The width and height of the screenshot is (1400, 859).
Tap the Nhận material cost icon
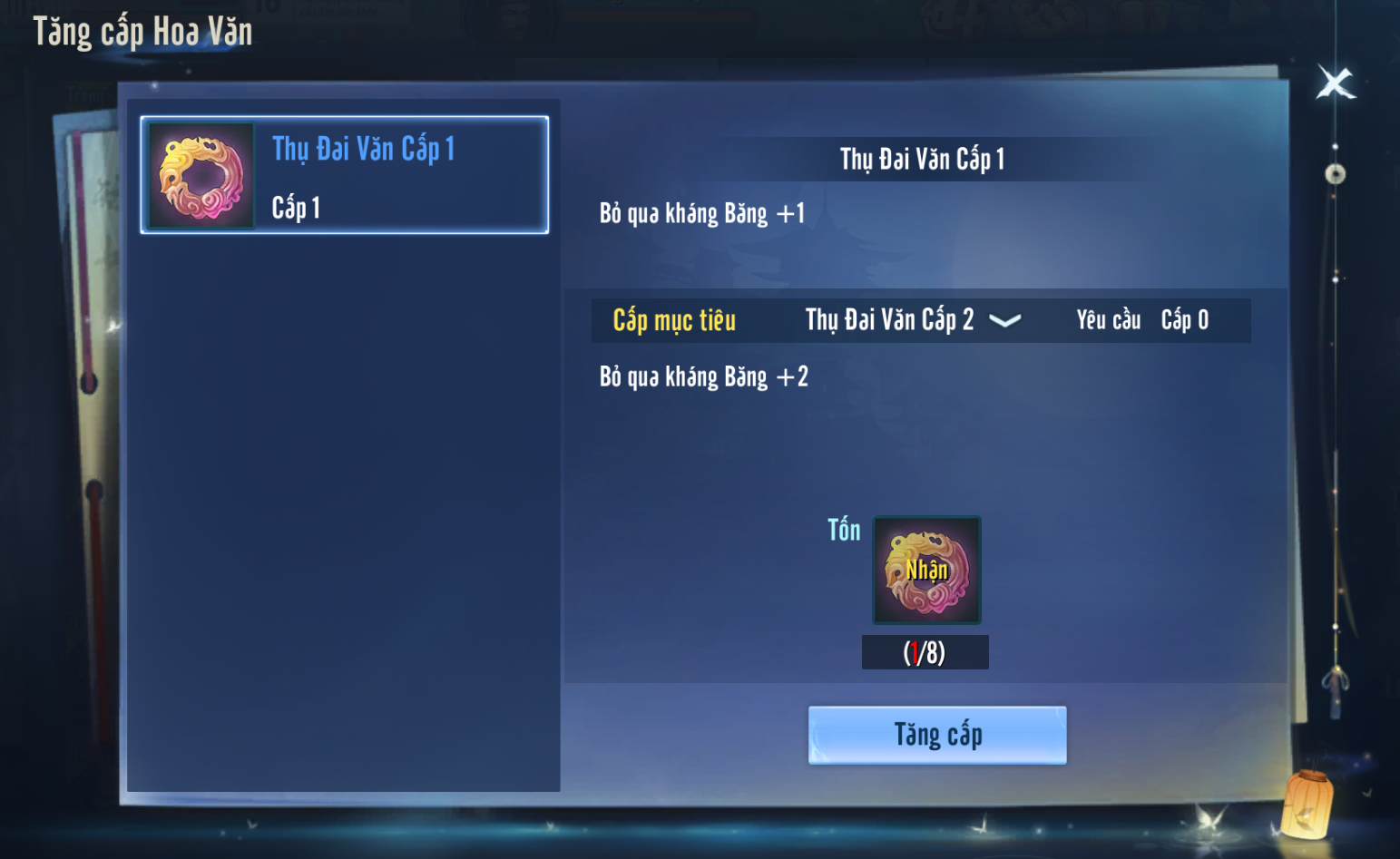tap(926, 571)
